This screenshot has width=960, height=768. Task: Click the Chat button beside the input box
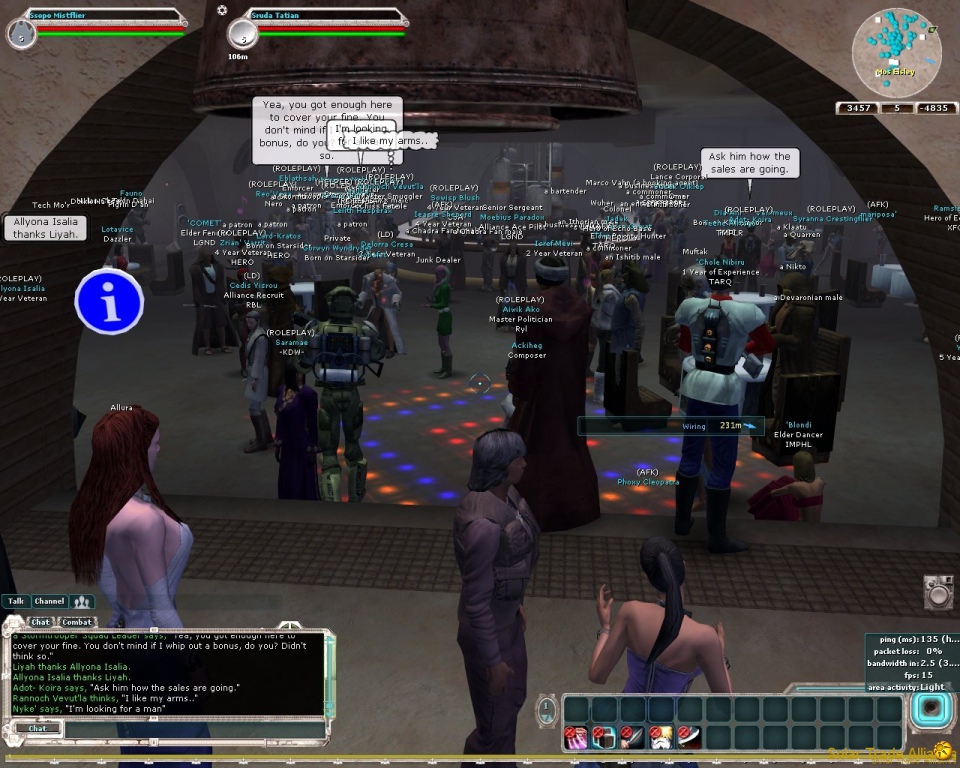[37, 729]
